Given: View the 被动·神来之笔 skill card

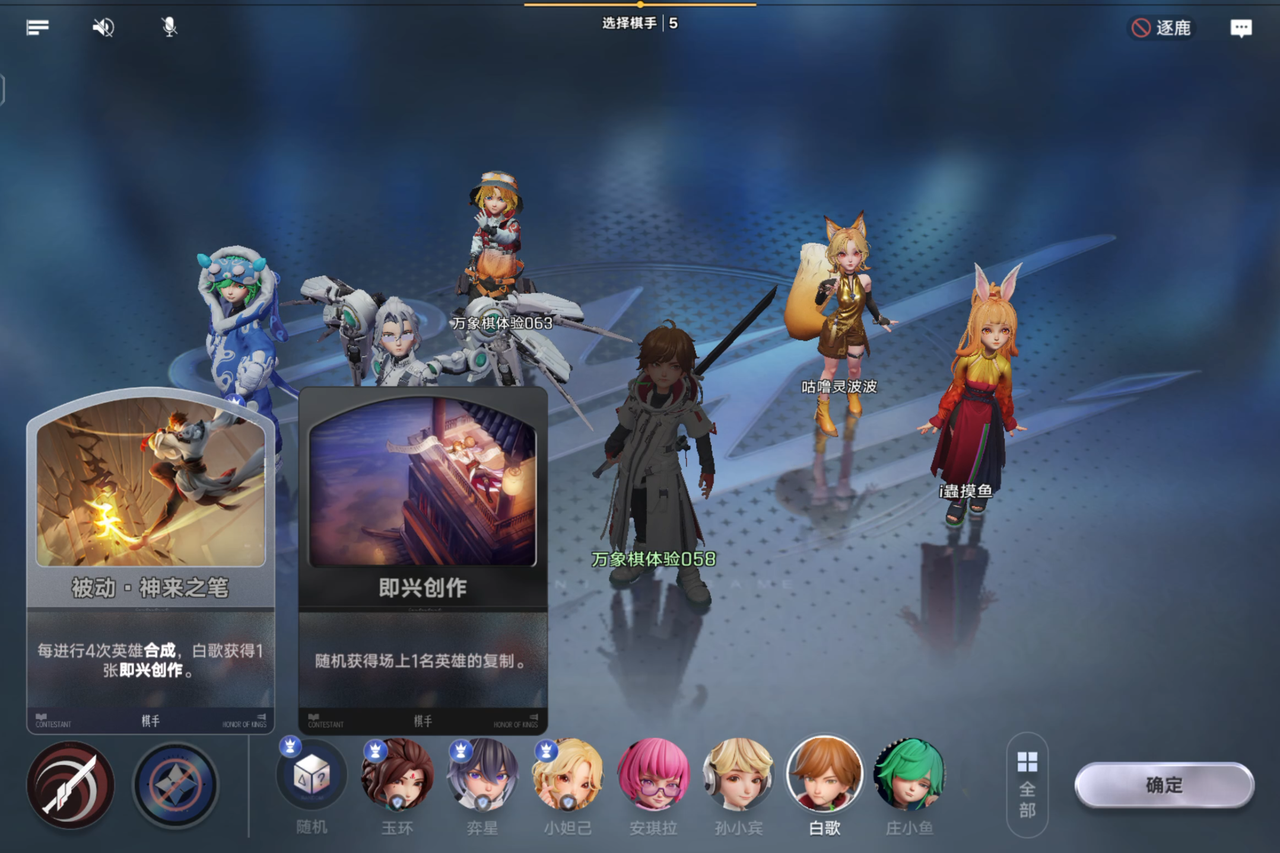Looking at the screenshot, I should pos(150,560).
